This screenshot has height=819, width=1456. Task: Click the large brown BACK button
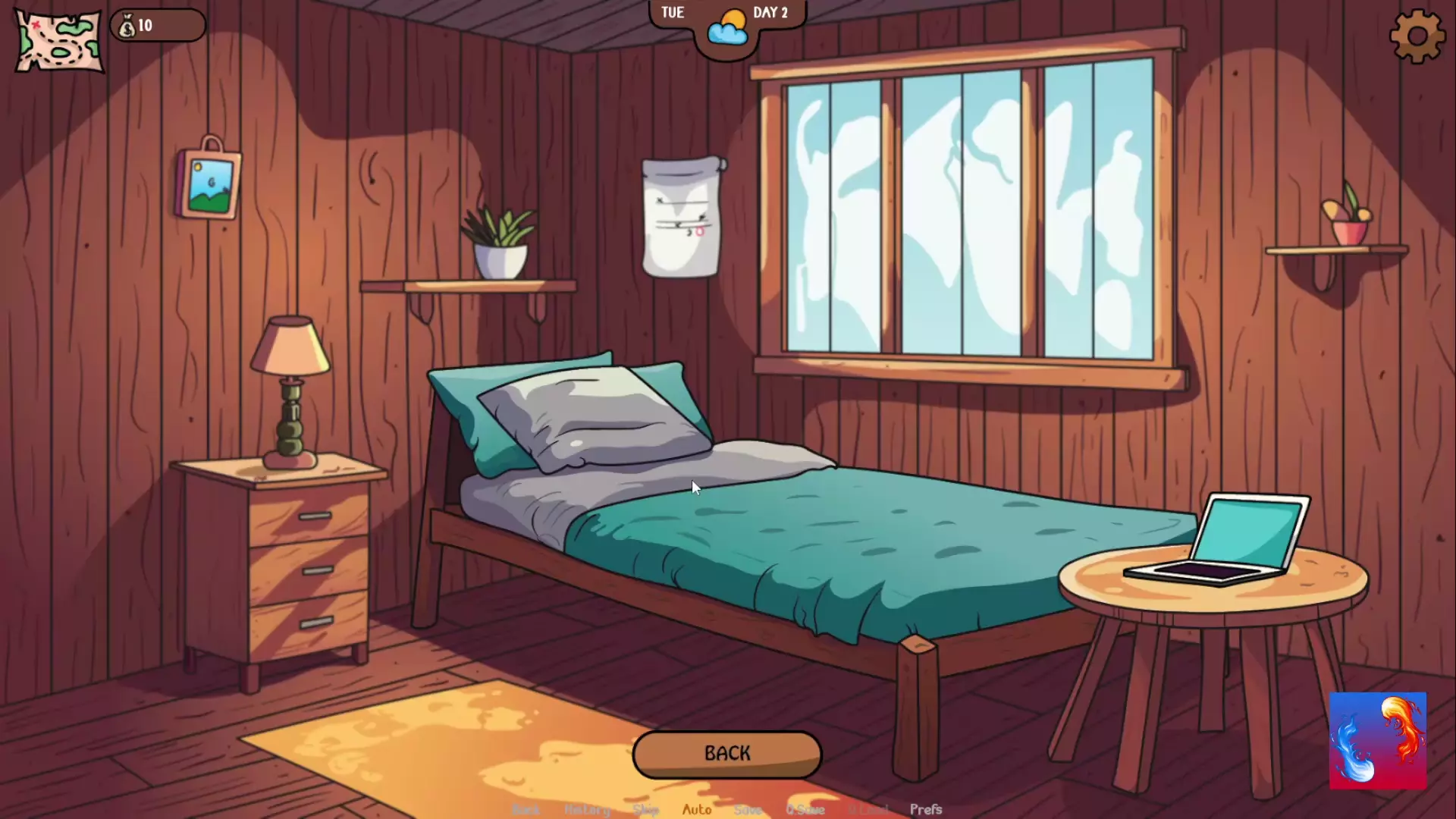tap(726, 754)
